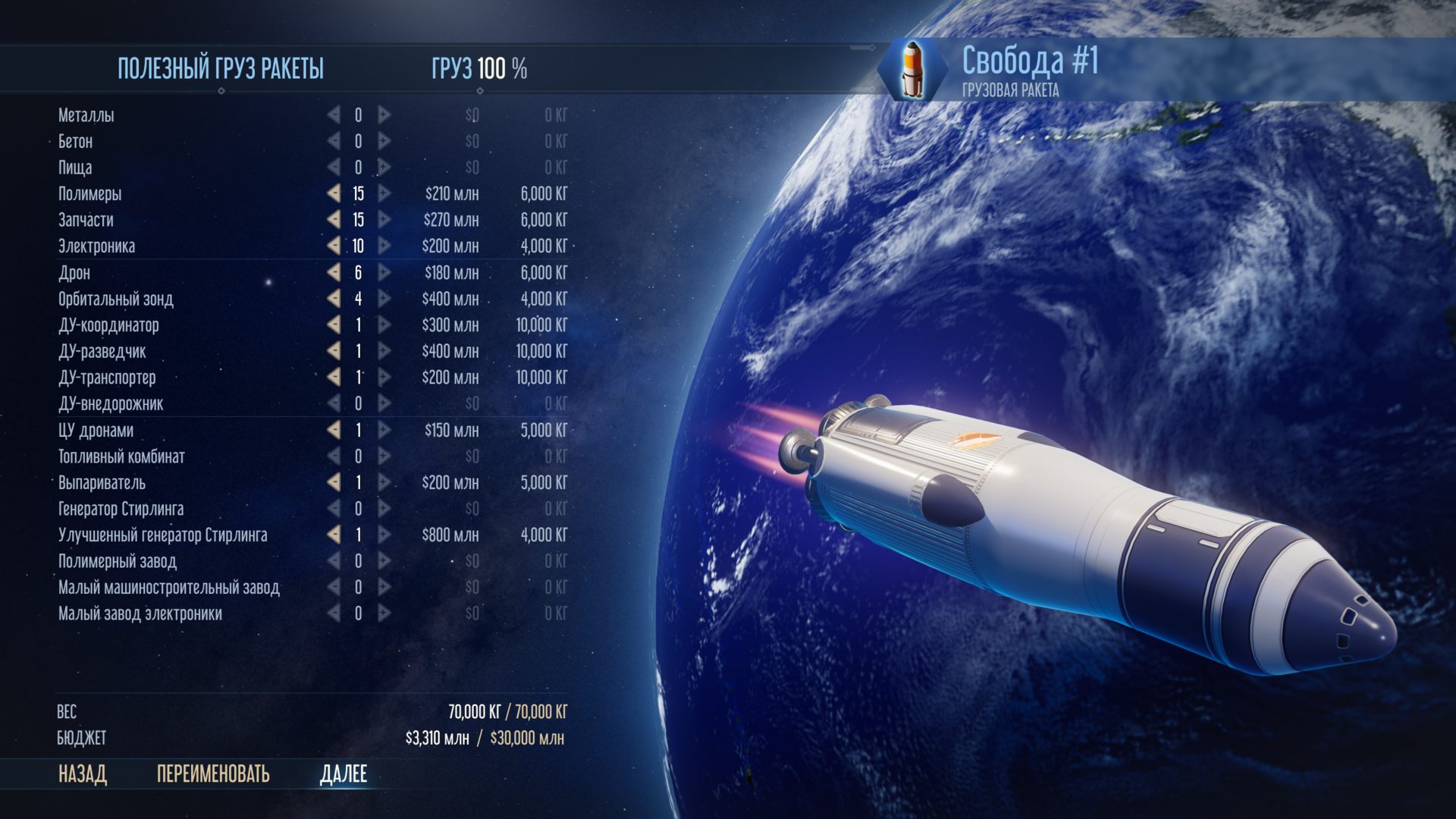The width and height of the screenshot is (1456, 819).
Task: Remove the ДУ-координатор with left arrow
Action: pos(334,325)
